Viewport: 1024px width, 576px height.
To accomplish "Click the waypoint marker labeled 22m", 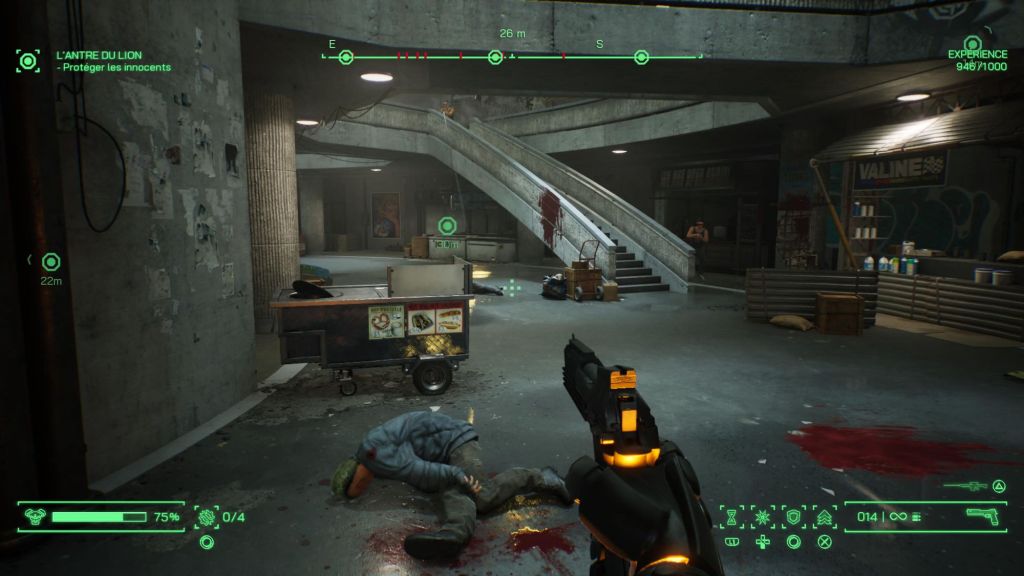I will 51,262.
